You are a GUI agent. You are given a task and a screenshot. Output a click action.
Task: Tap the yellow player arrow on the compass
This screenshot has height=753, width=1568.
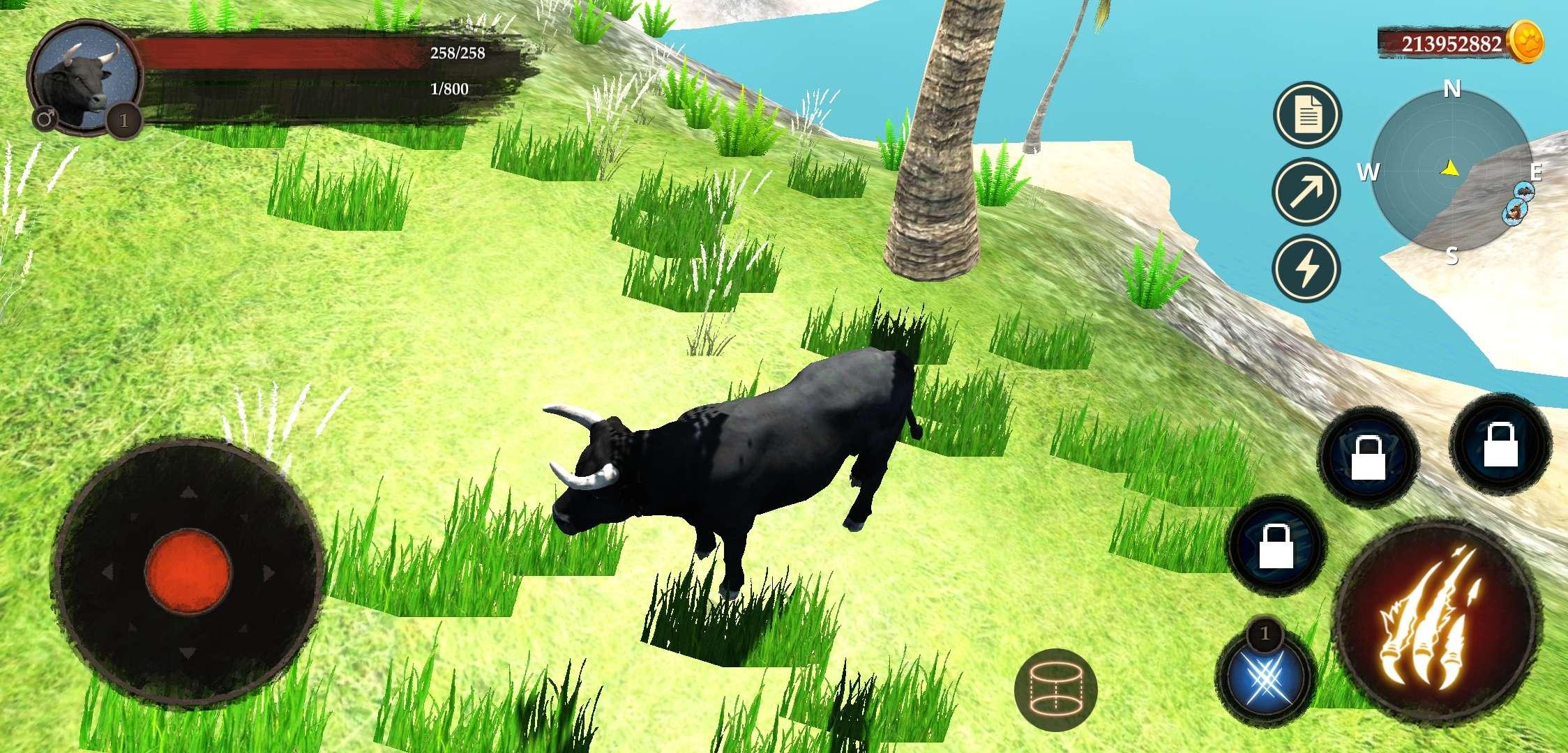tap(1451, 169)
